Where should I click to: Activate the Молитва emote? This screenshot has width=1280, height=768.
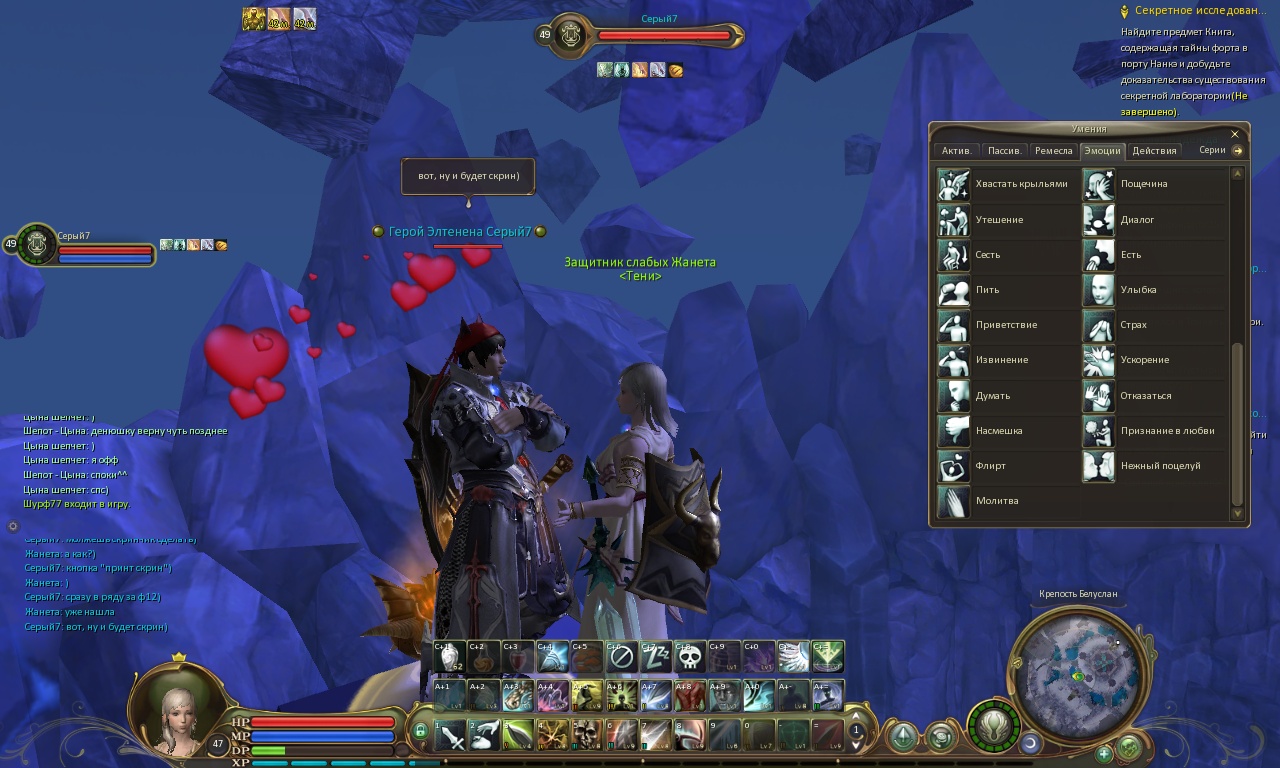point(954,501)
